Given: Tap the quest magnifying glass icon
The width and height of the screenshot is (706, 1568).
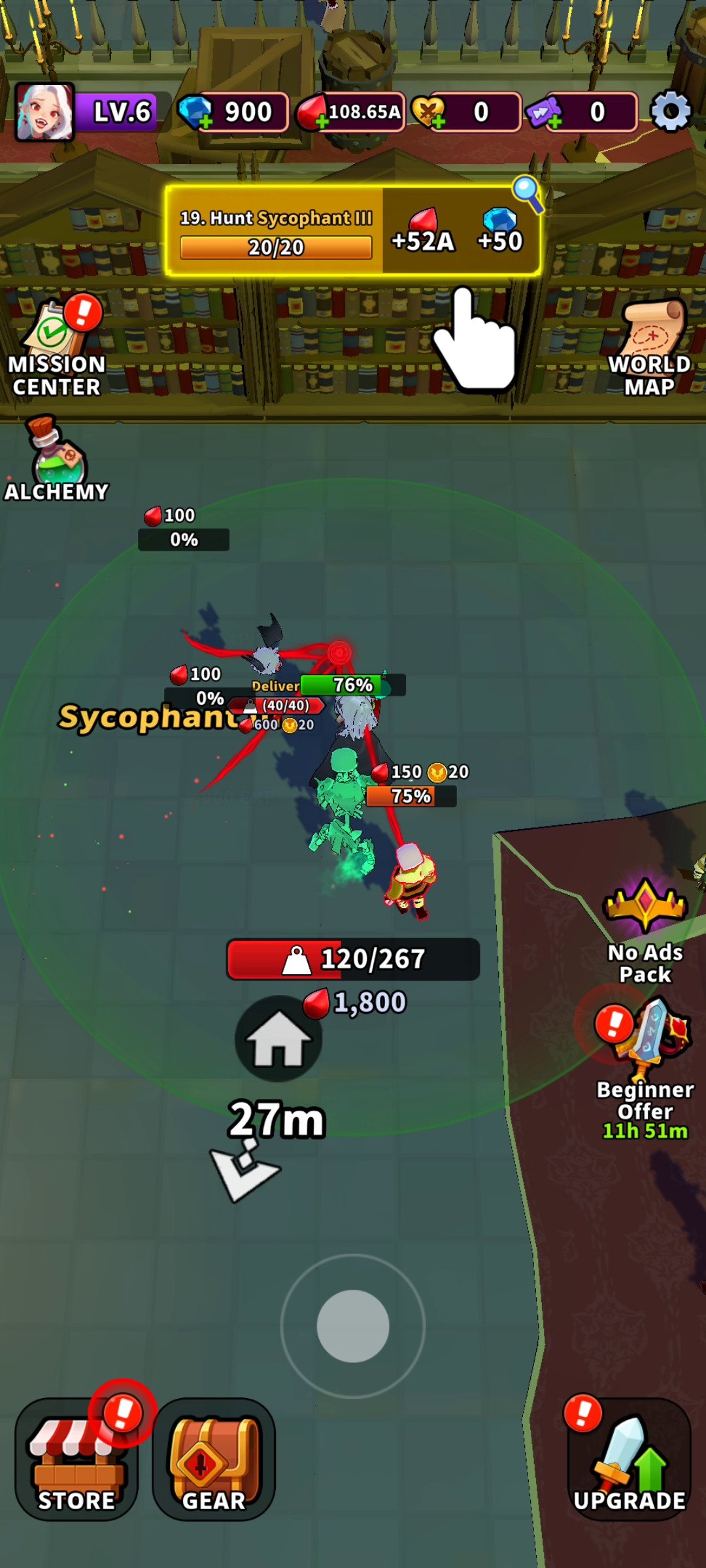Looking at the screenshot, I should point(527,193).
